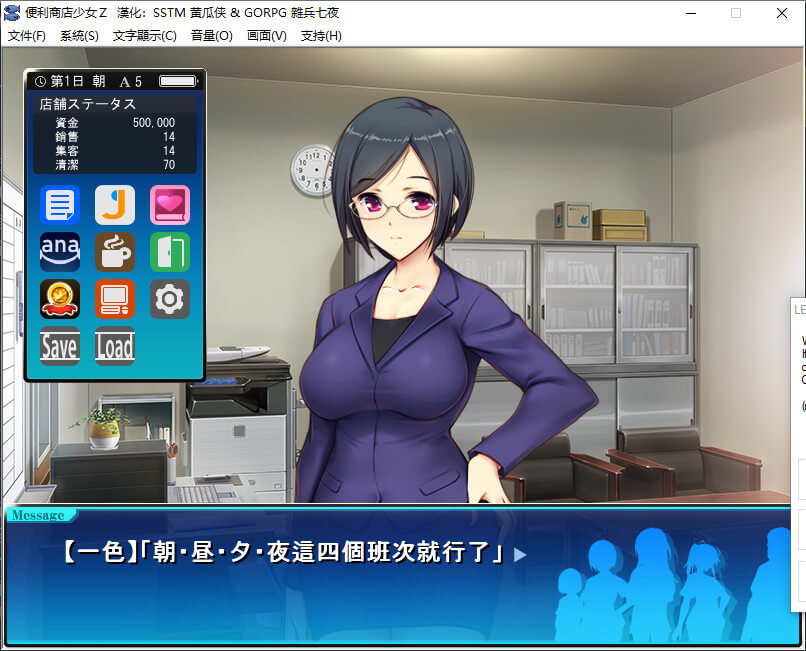Close the game window
Screen dimensions: 806x651
[782, 13]
